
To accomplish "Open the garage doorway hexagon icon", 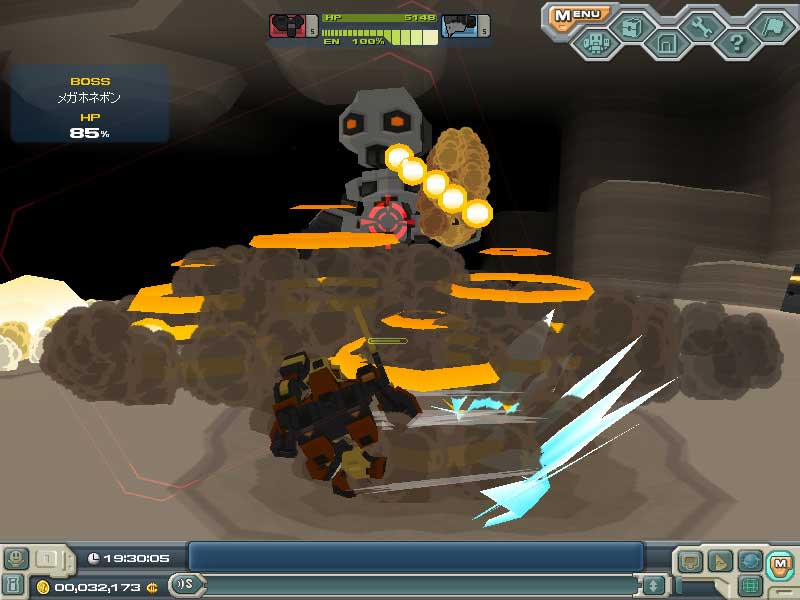I will (x=666, y=43).
